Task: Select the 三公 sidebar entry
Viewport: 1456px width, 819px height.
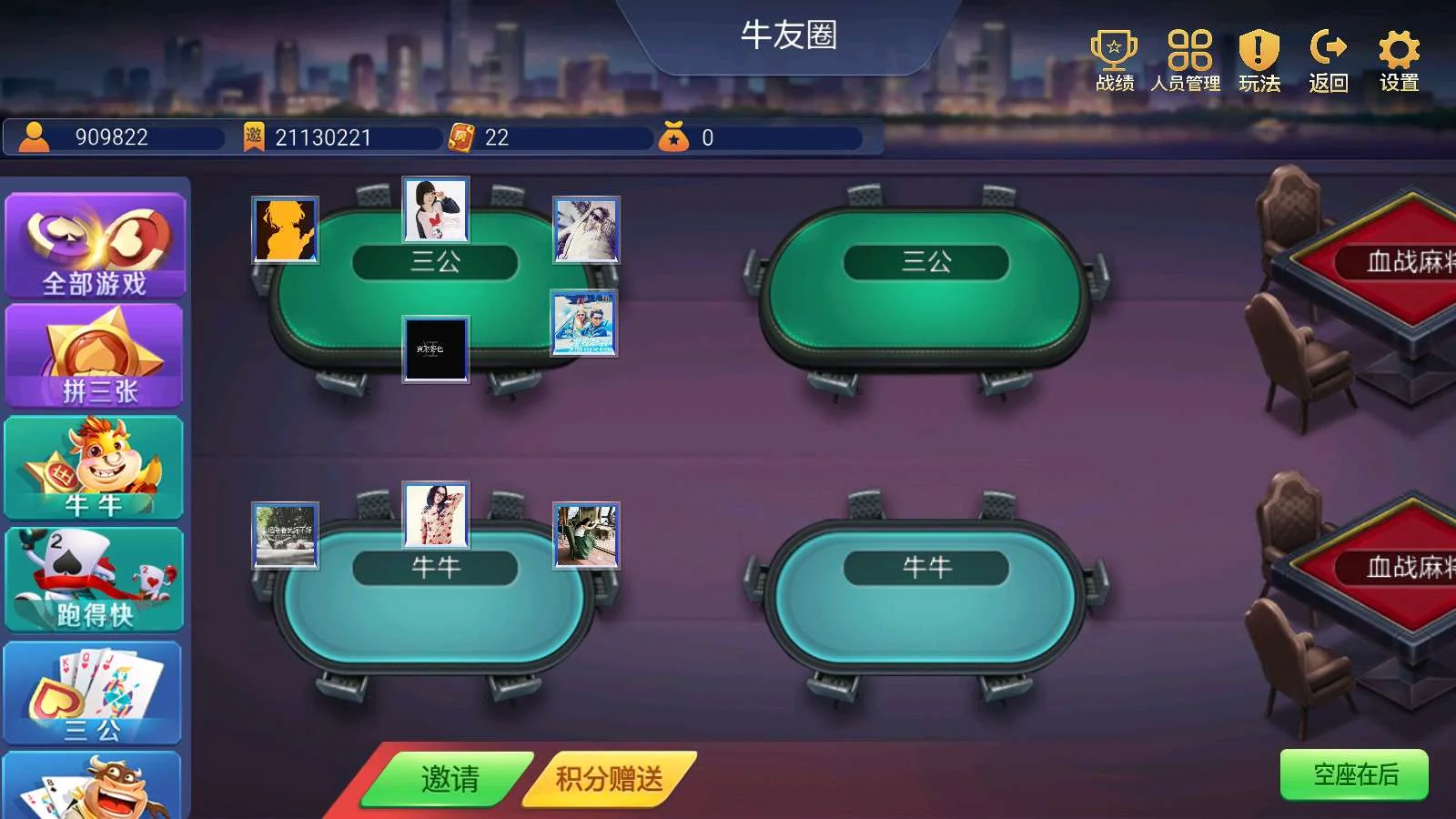Action: click(x=94, y=693)
